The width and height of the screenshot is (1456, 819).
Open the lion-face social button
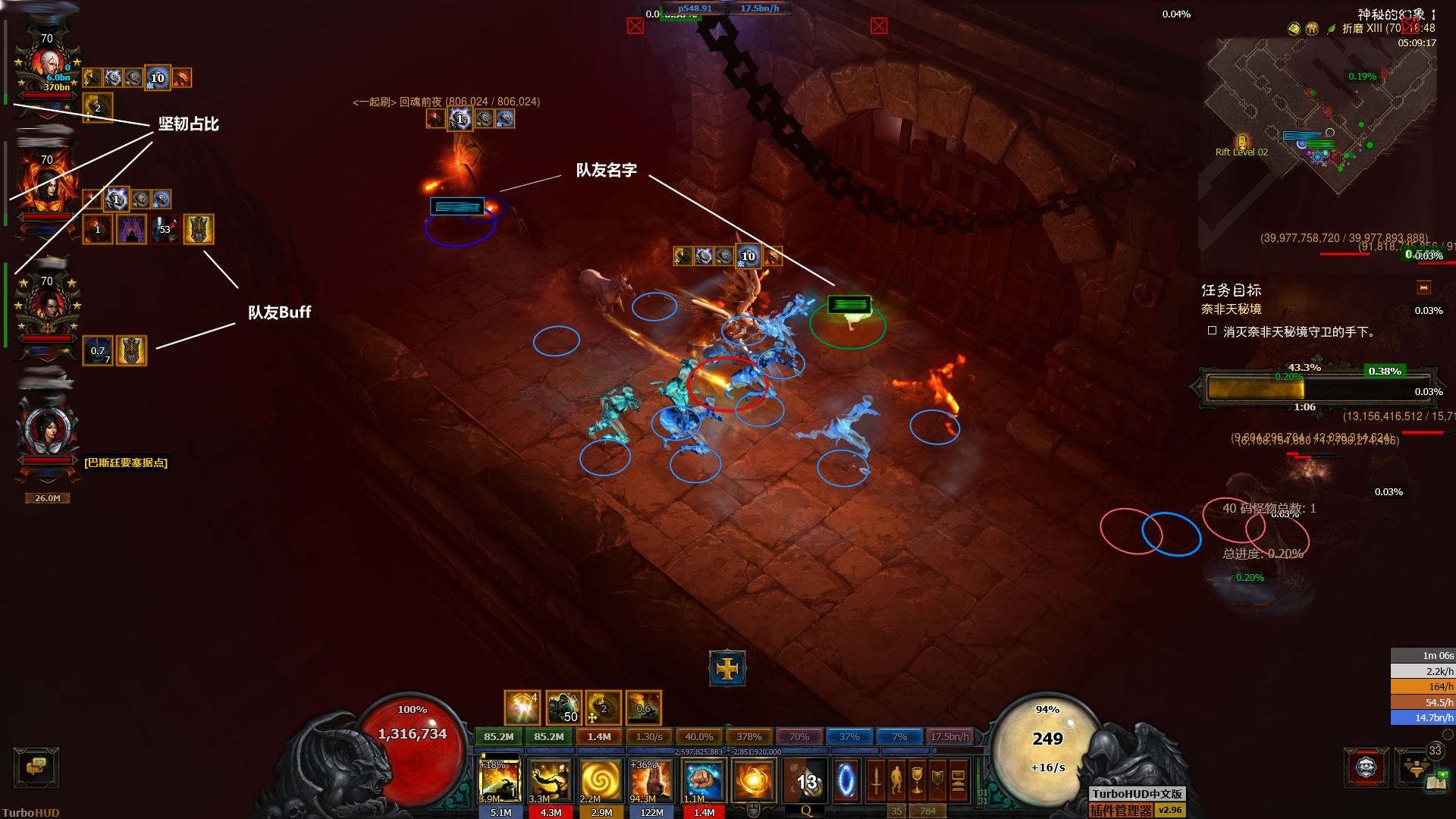1366,767
